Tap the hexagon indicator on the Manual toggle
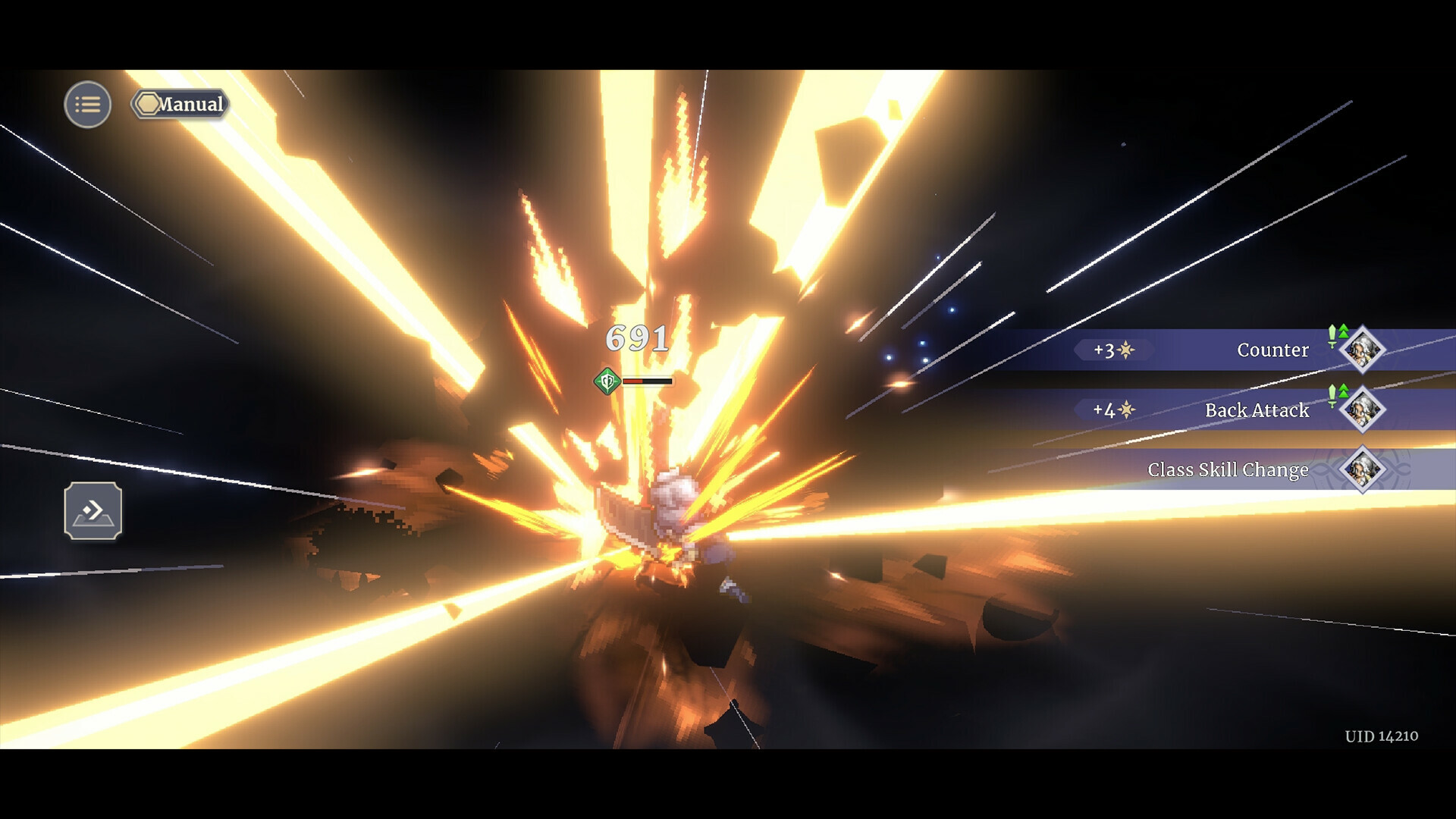Viewport: 1456px width, 819px height. click(x=149, y=105)
